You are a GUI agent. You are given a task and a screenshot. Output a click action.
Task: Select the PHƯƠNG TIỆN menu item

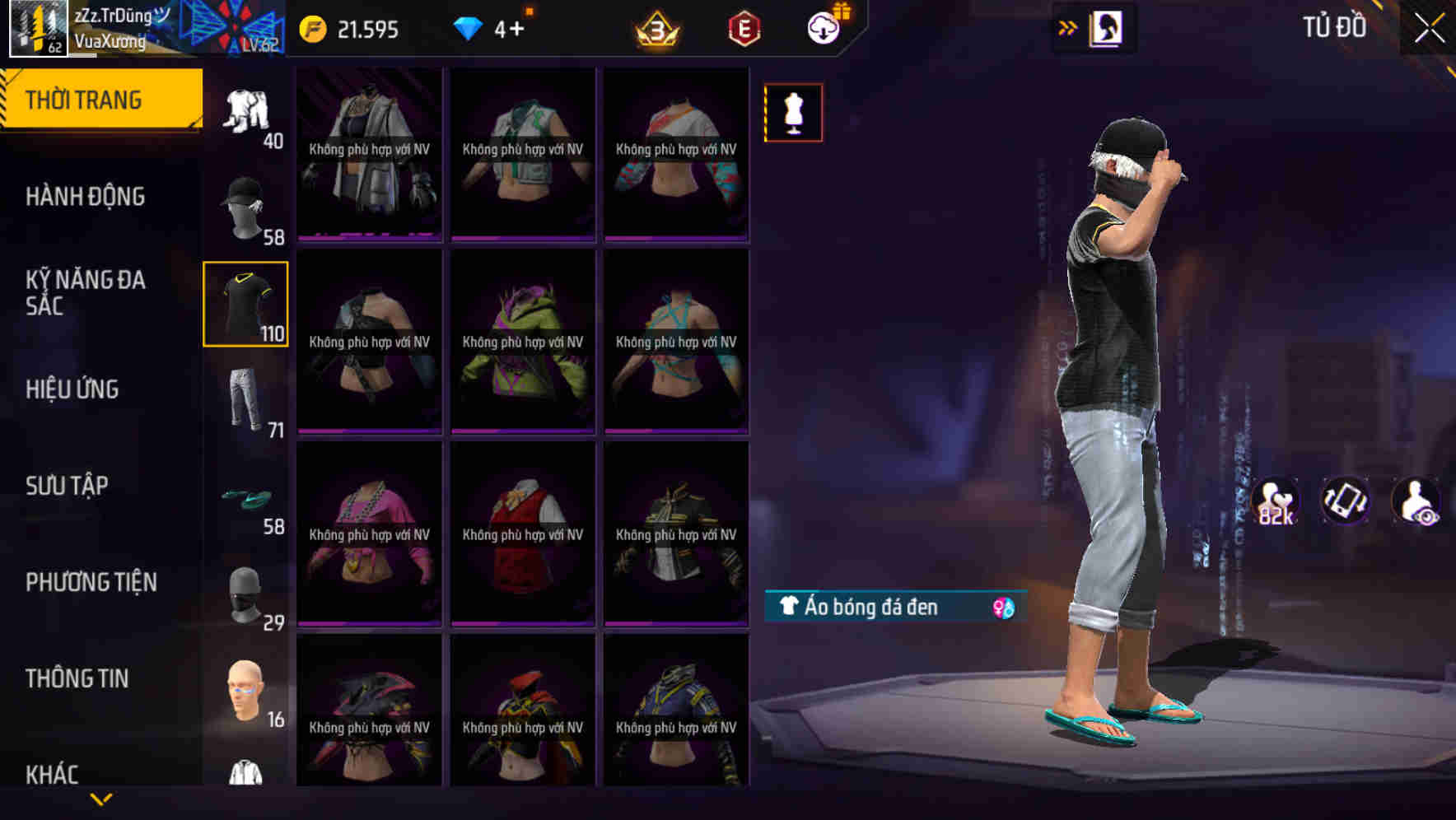tap(91, 582)
